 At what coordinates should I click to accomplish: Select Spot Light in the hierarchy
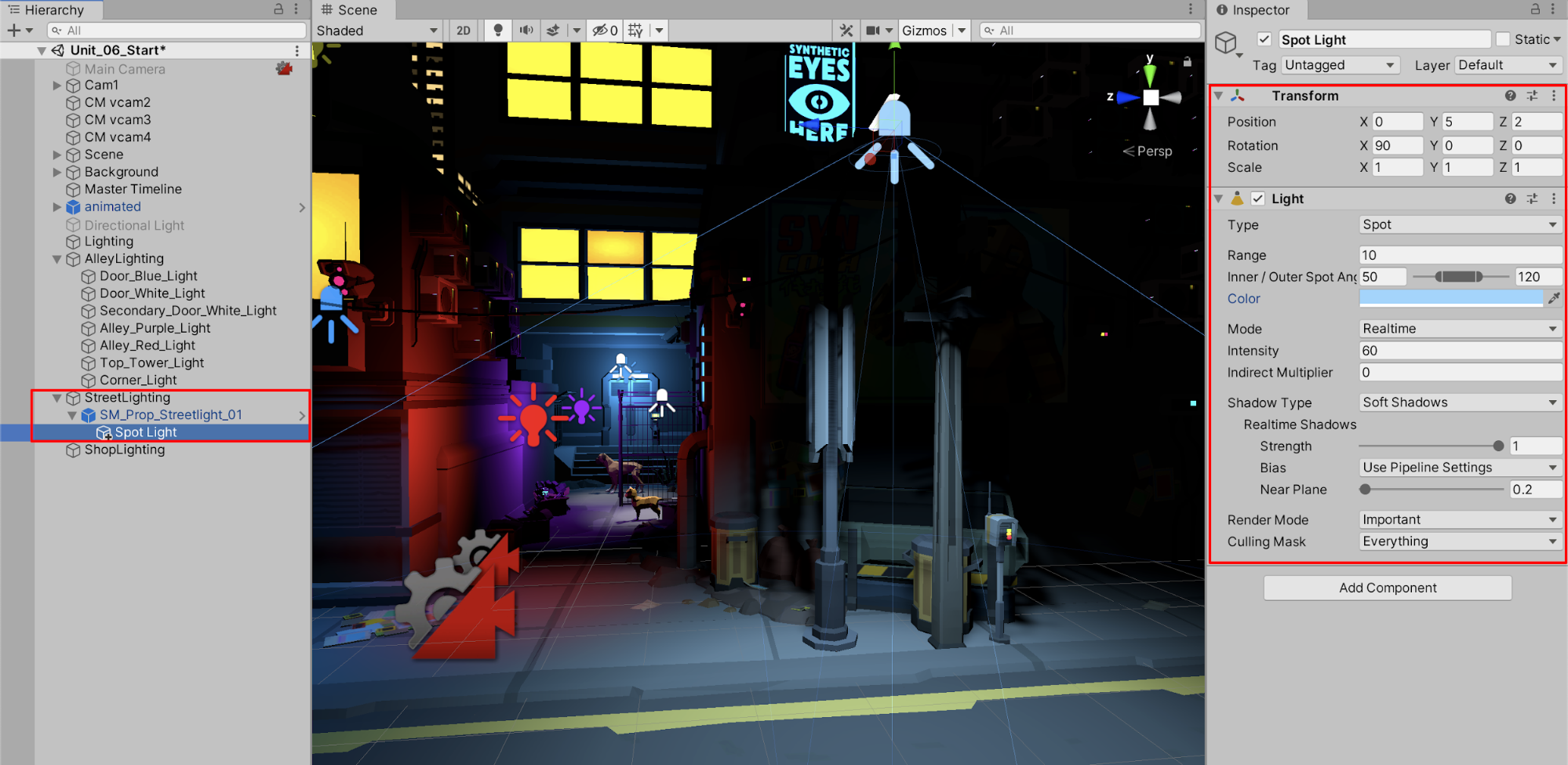coord(145,432)
